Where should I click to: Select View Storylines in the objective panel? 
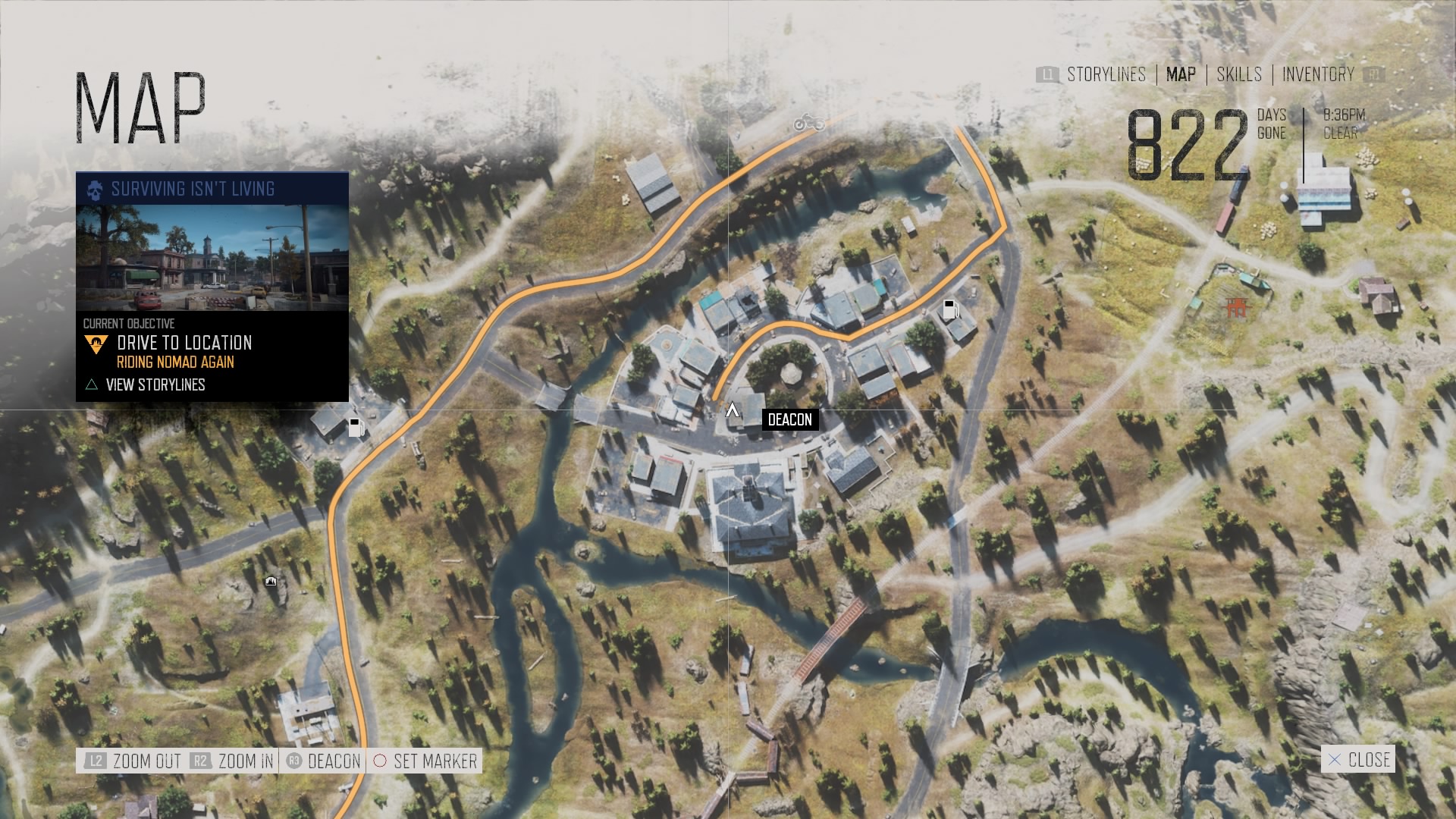[157, 384]
